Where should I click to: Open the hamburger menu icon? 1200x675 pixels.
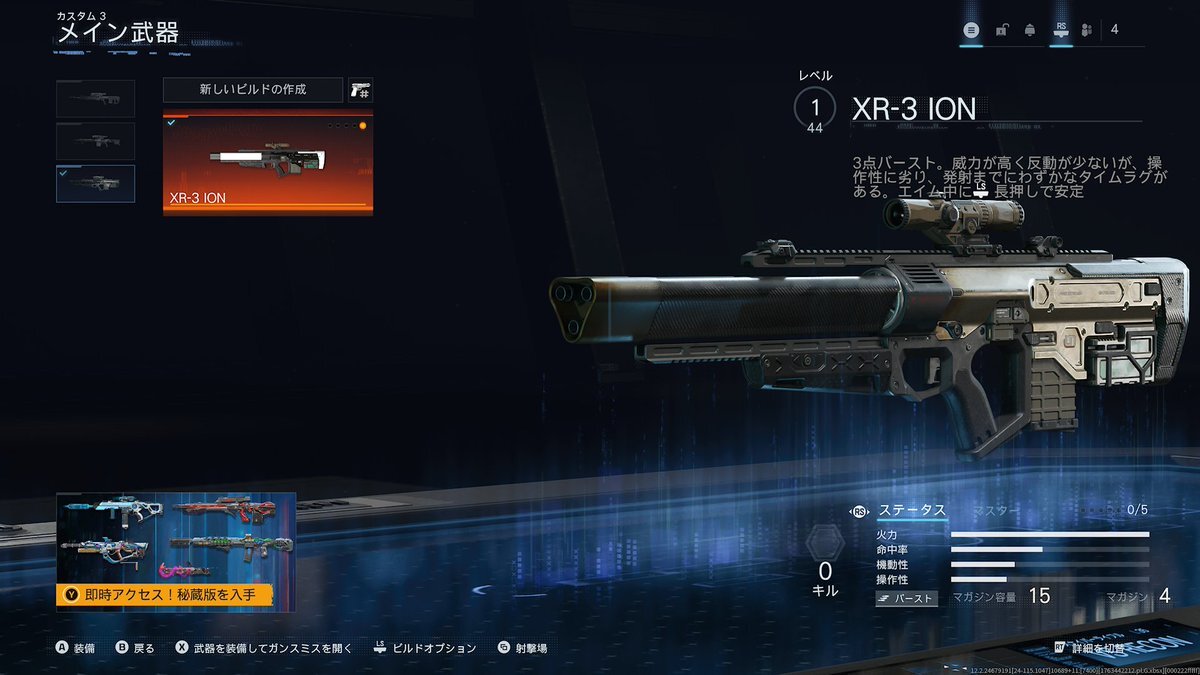(x=970, y=30)
